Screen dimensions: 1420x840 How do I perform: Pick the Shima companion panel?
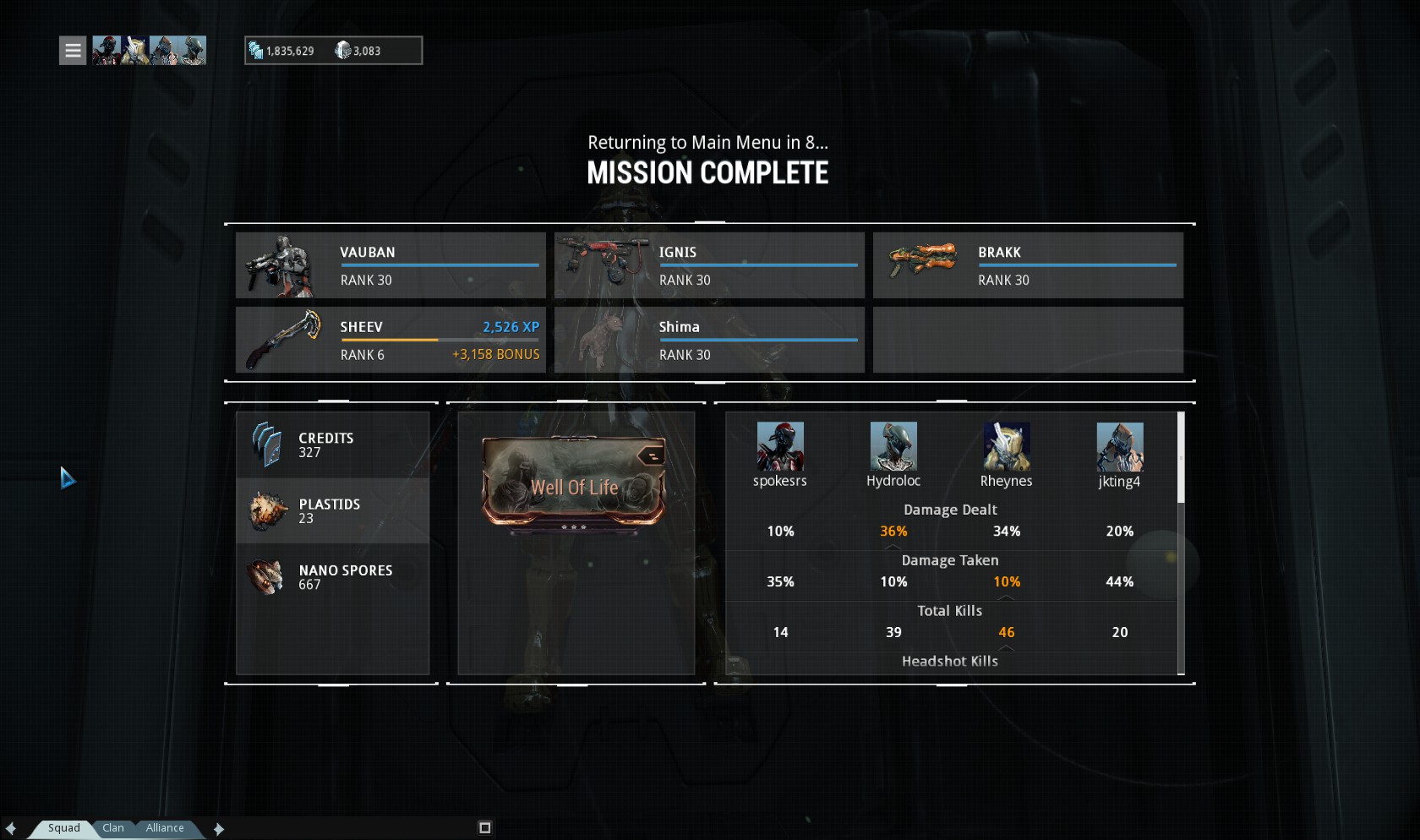[x=709, y=340]
